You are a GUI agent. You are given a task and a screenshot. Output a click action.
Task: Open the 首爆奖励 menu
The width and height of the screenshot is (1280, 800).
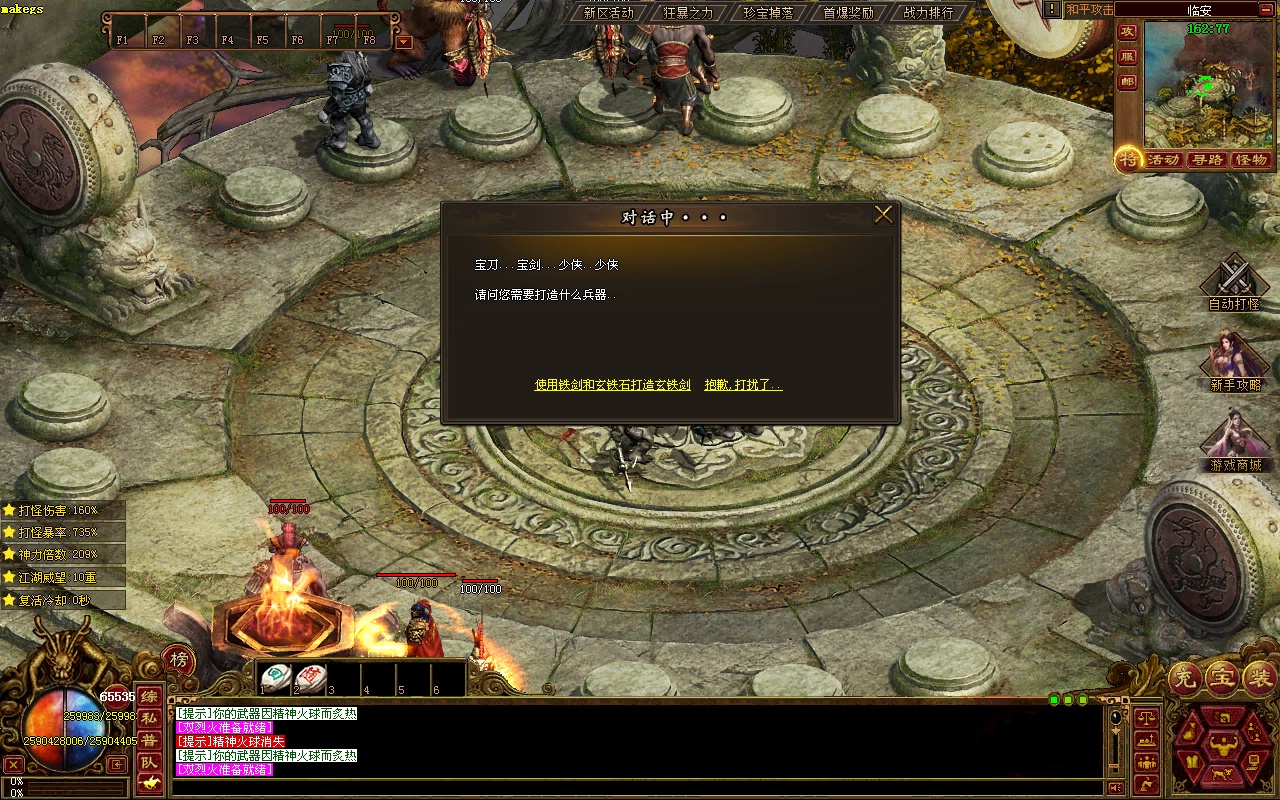[x=848, y=13]
